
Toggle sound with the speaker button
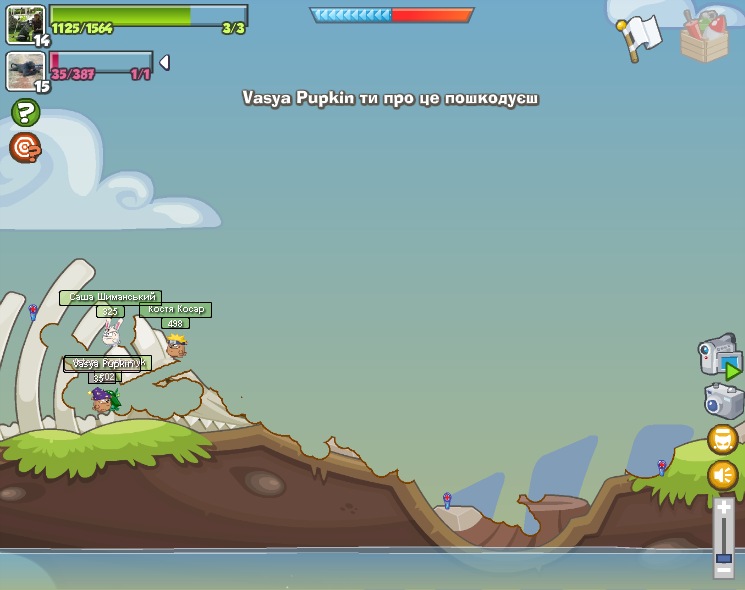click(723, 475)
